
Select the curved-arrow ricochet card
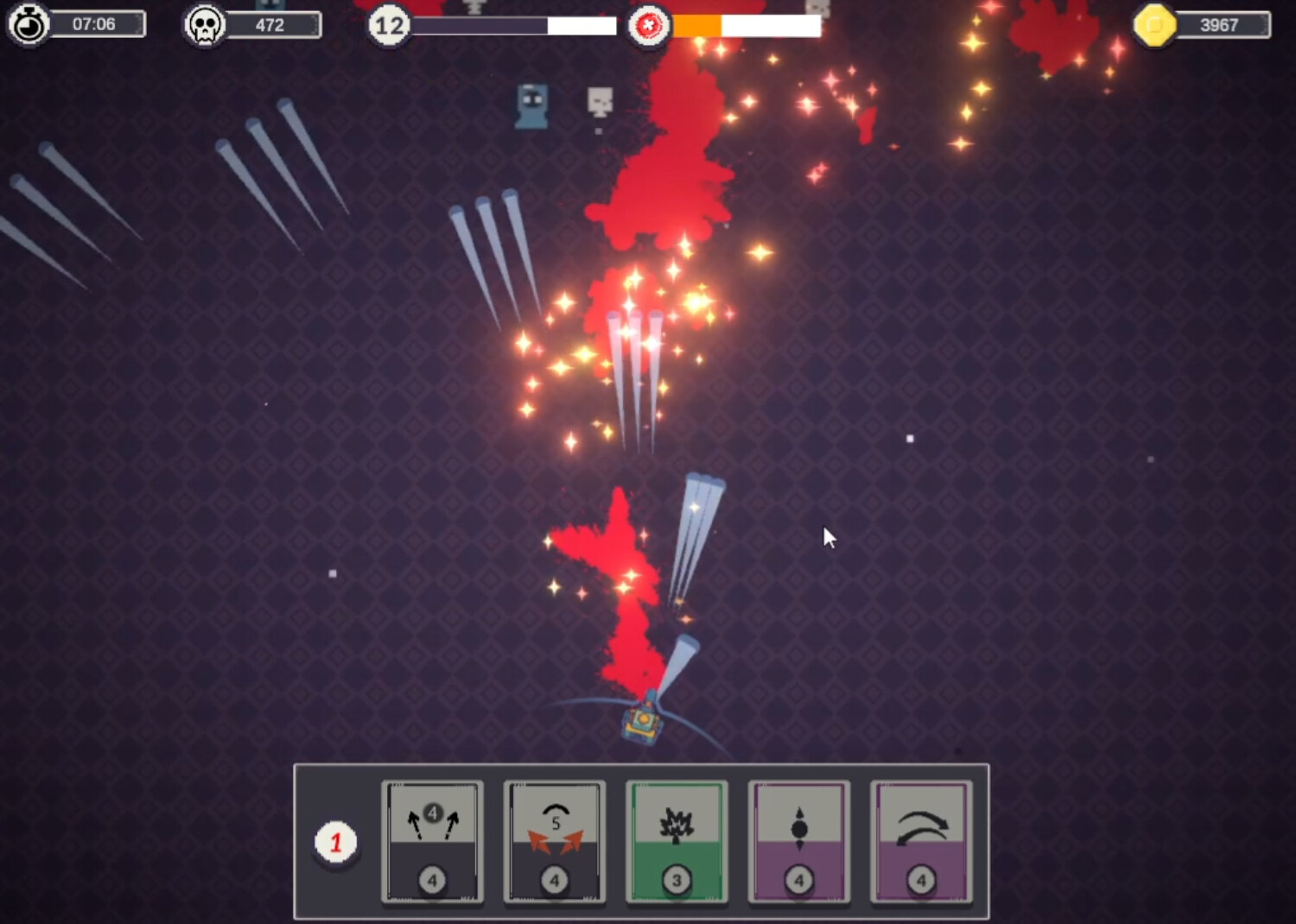(922, 842)
